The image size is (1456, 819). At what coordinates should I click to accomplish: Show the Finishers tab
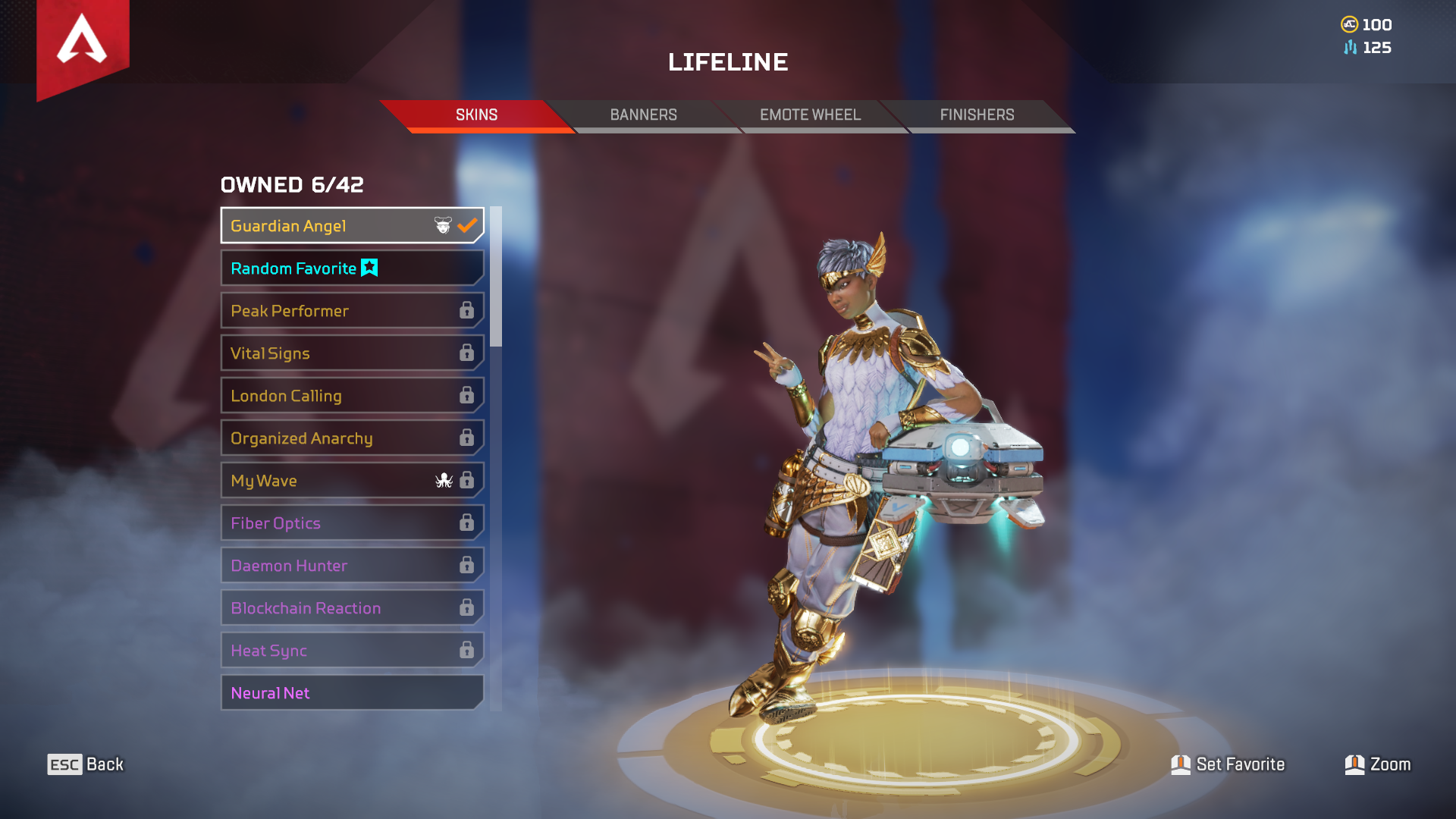(977, 115)
